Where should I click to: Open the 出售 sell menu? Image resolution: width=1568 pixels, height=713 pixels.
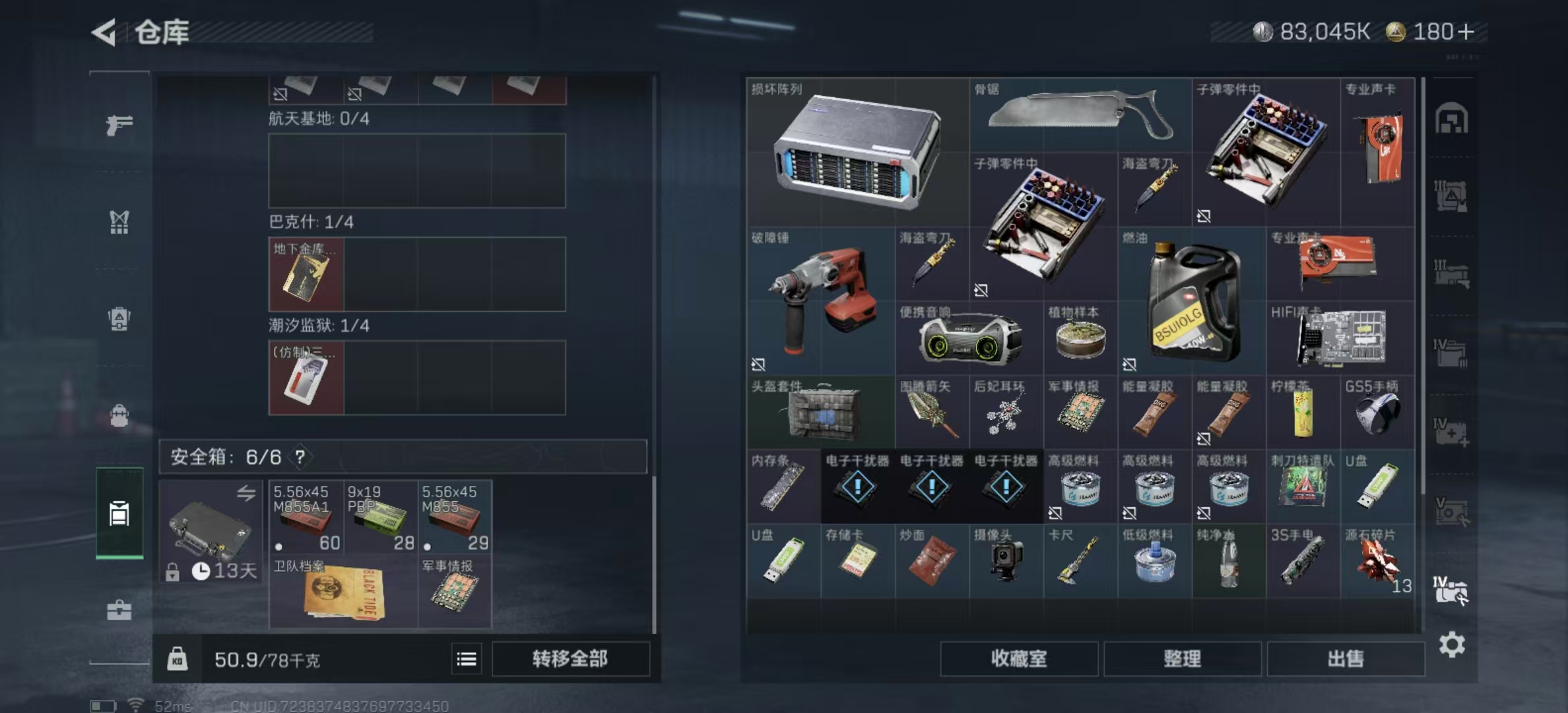[1345, 659]
